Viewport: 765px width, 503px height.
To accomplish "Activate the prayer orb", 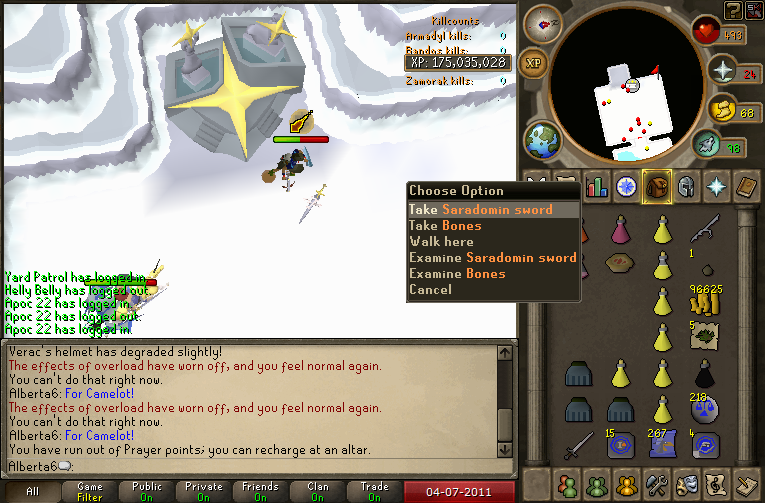I will tap(721, 69).
